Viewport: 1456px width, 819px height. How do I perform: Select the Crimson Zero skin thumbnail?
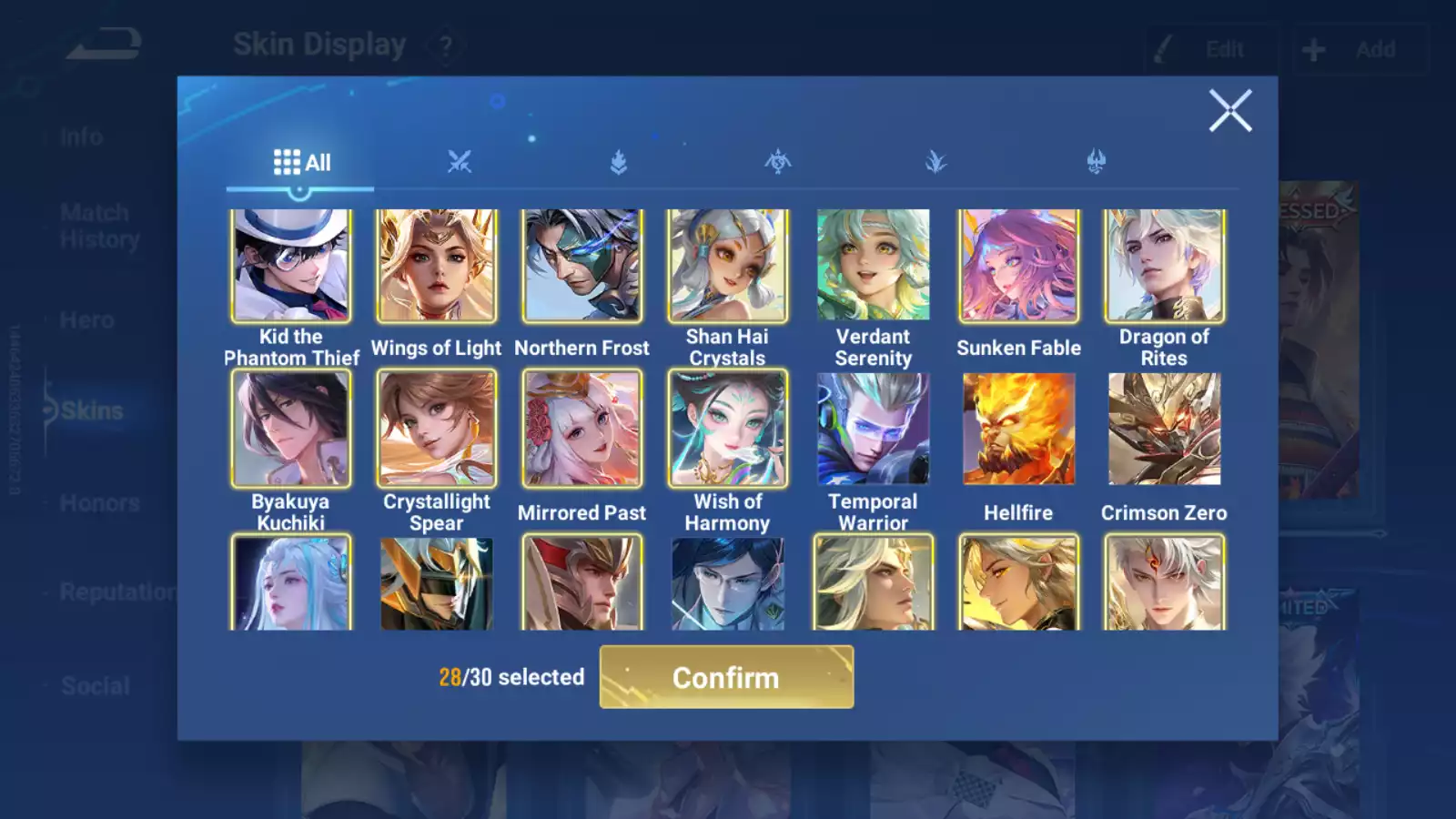pos(1164,428)
